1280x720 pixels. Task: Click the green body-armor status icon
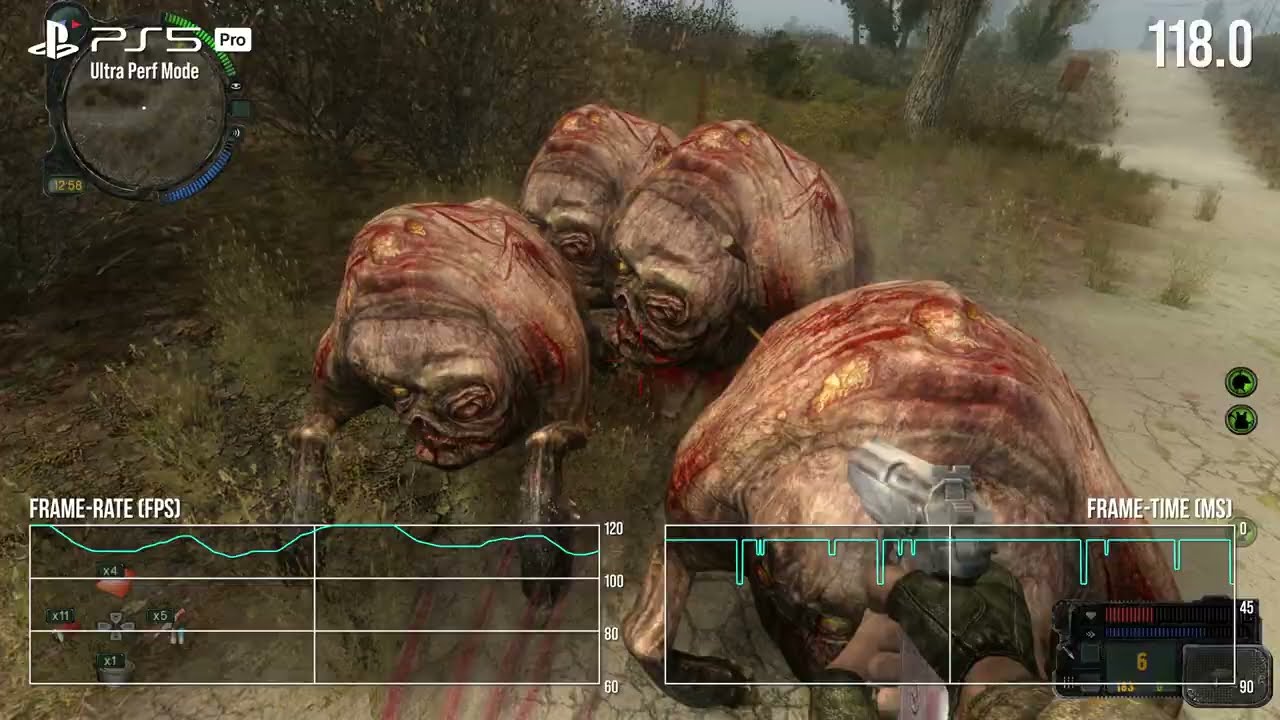tap(1241, 420)
